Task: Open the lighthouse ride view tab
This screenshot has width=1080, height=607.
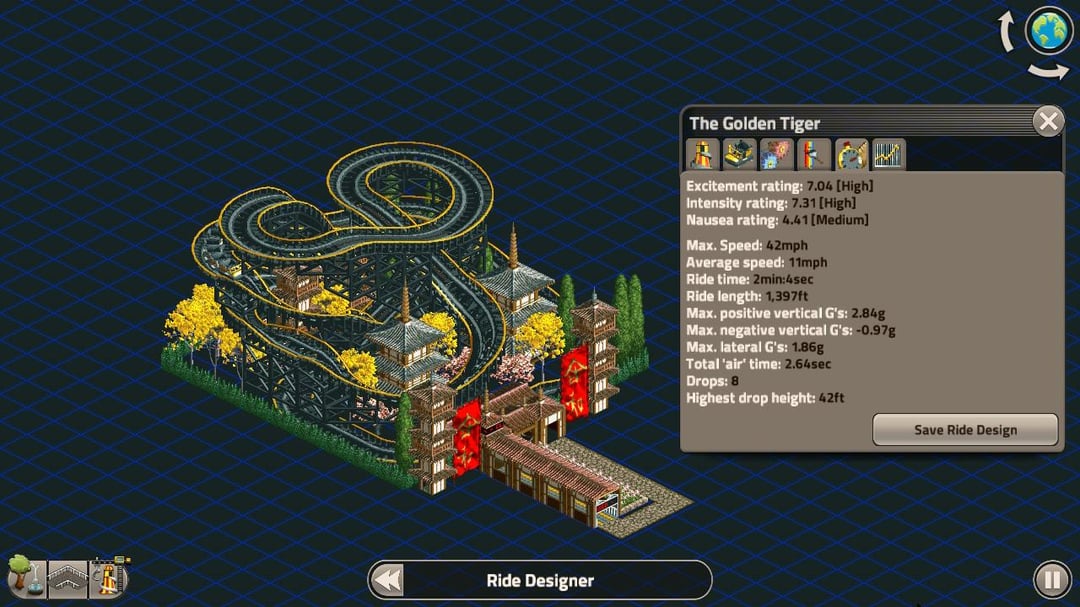Action: tap(703, 155)
